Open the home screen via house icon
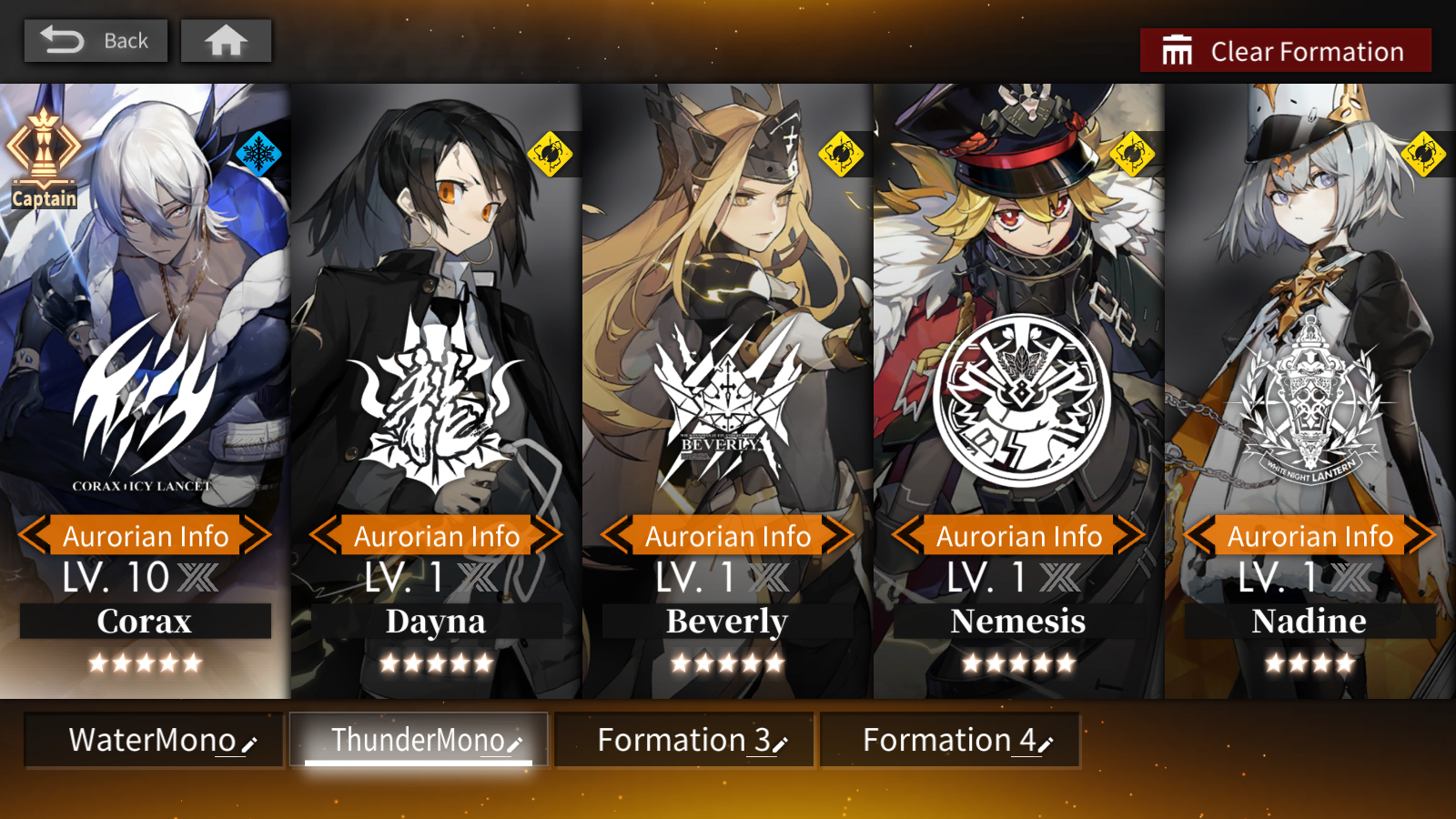Screen dimensions: 1456x819 click(x=226, y=40)
